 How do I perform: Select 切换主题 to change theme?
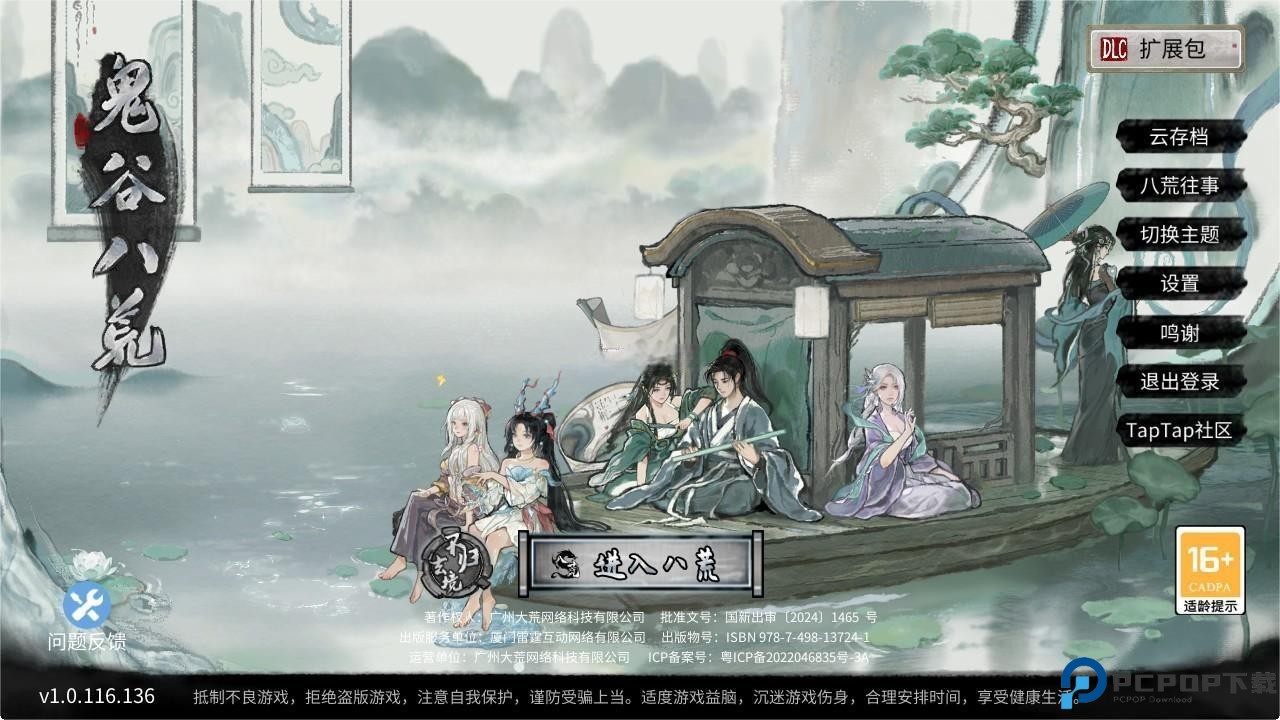[x=1178, y=235]
